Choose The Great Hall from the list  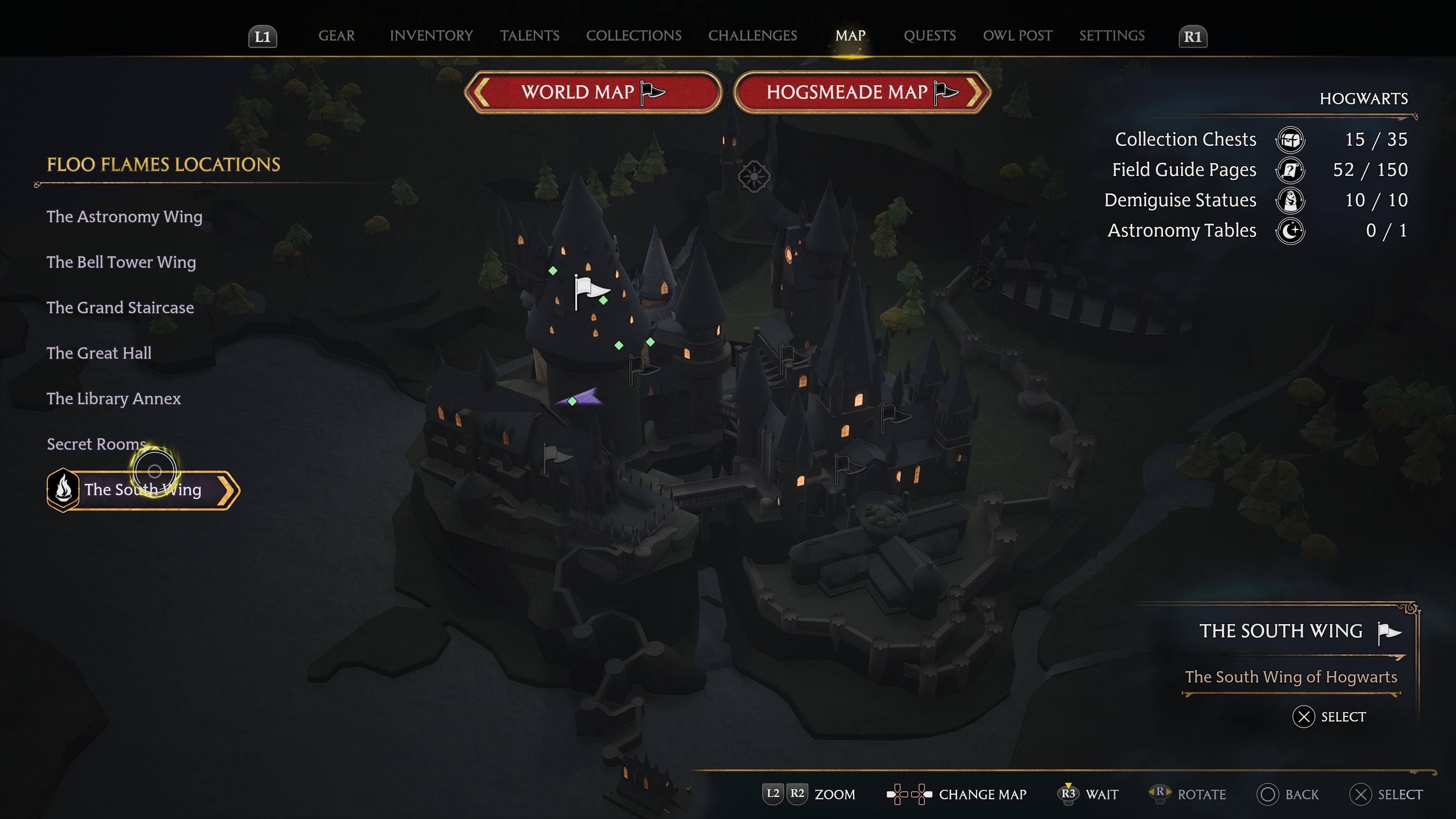click(x=99, y=353)
